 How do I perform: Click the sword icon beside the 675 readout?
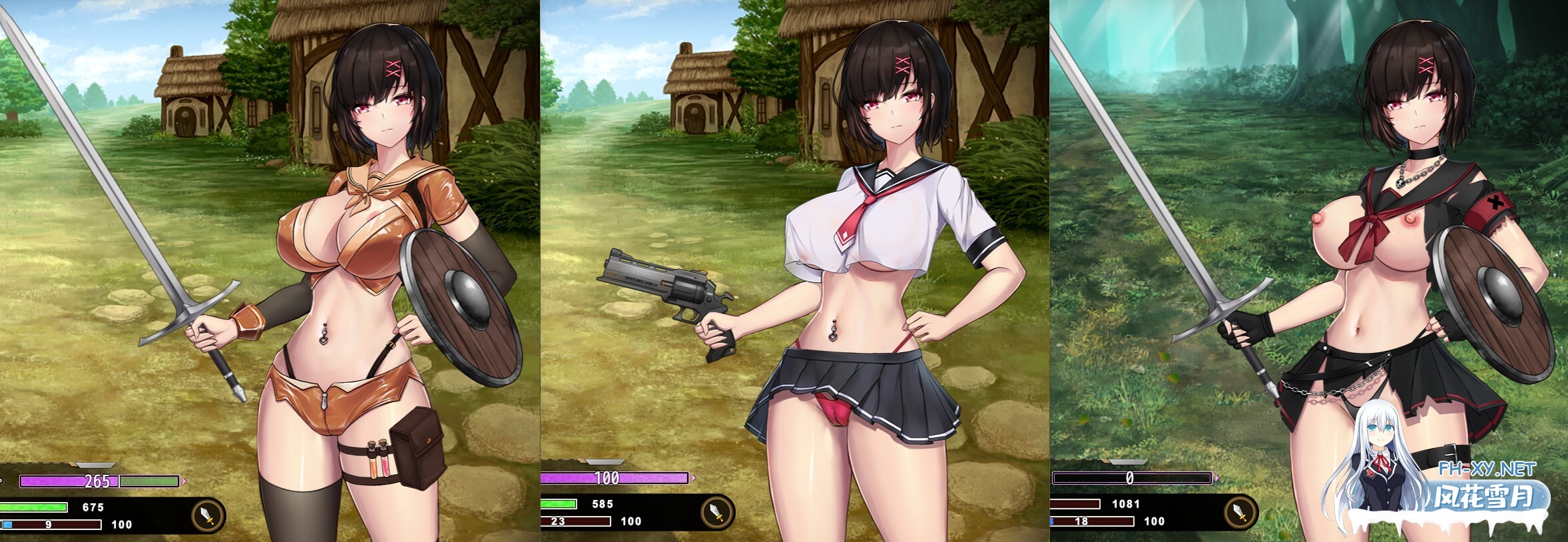coord(208,515)
